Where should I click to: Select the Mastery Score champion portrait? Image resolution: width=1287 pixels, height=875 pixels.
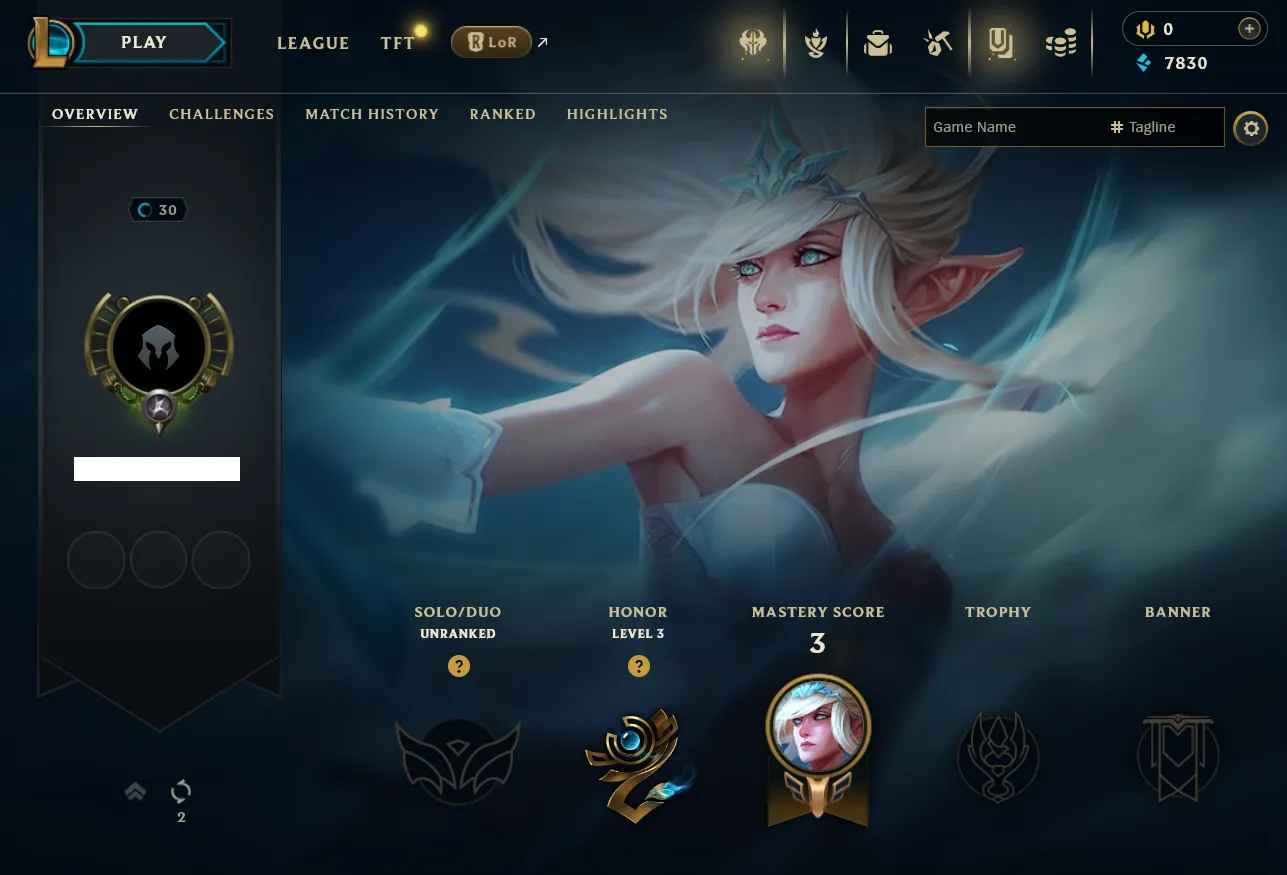818,727
